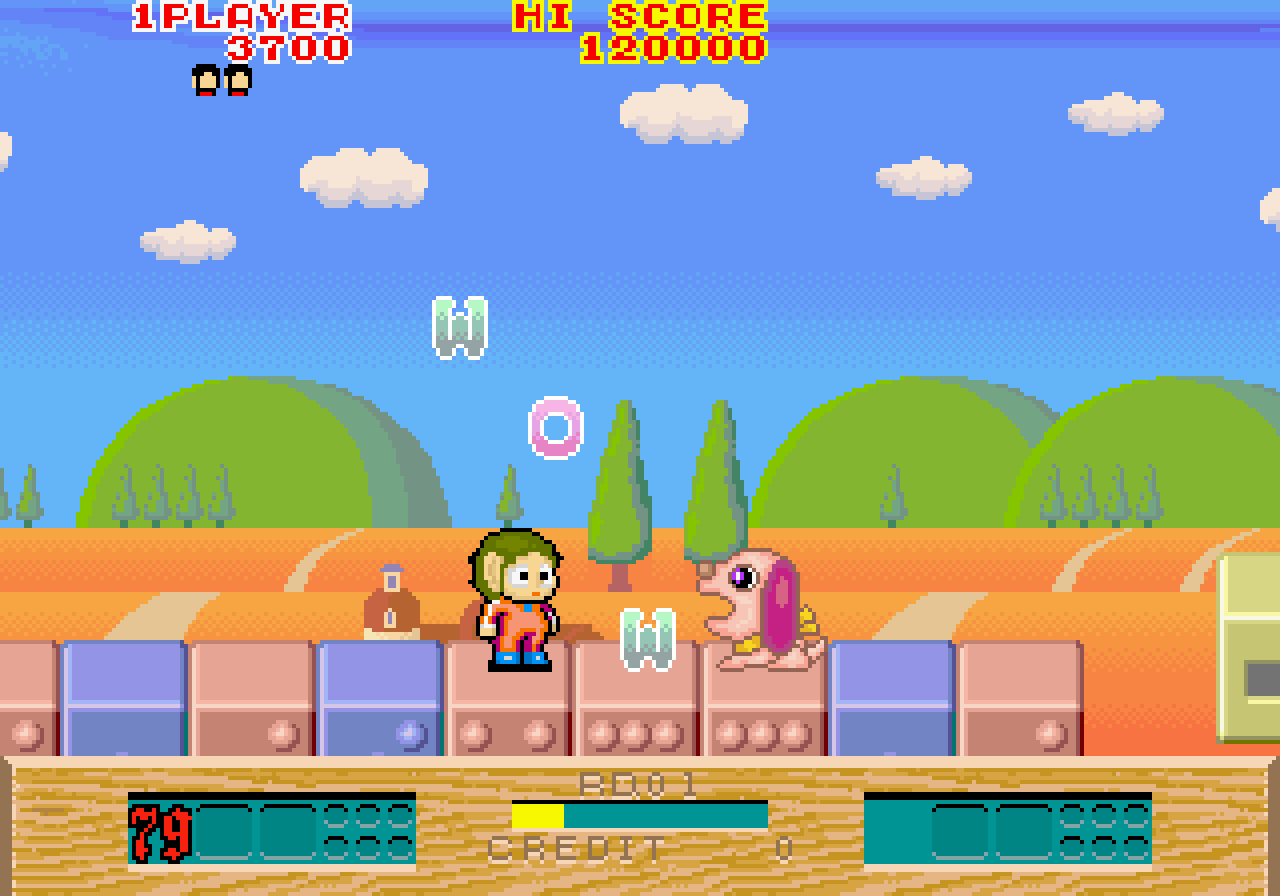This screenshot has height=896, width=1280.
Task: Click the second remaining-life head icon
Action: (236, 82)
